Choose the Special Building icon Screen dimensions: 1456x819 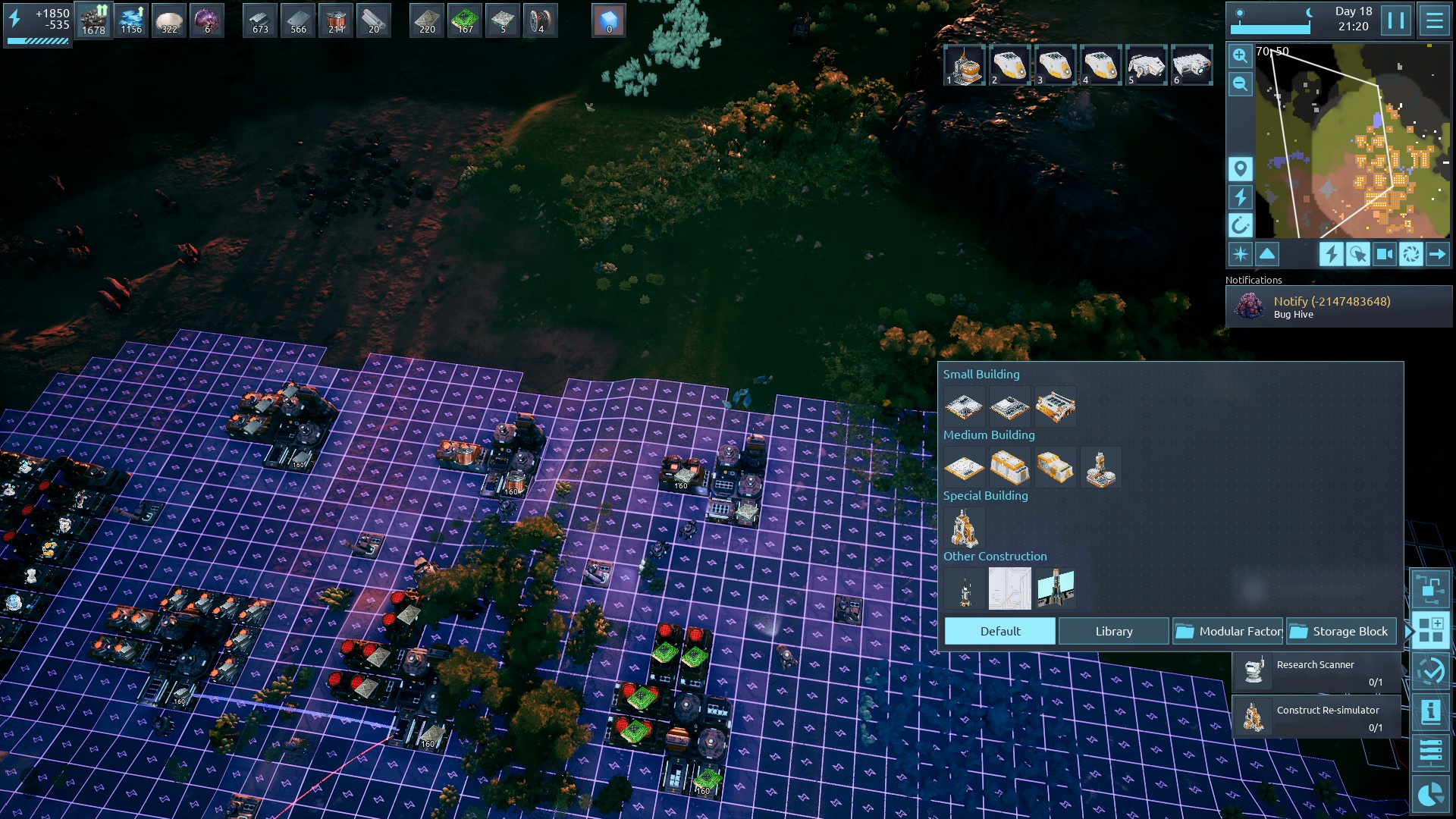[x=964, y=528]
